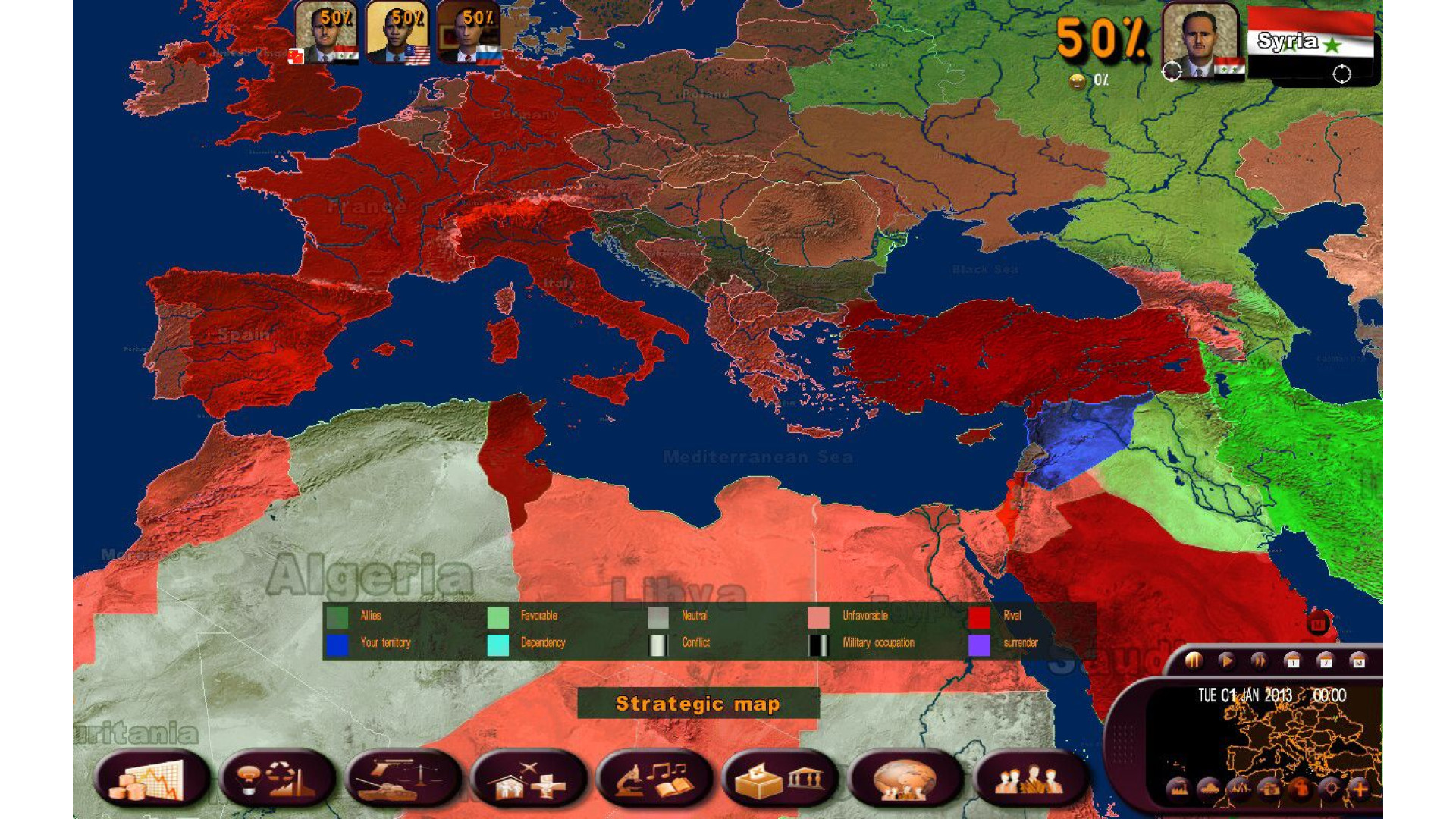Toggle the factory map filter icon
Image resolution: width=1456 pixels, height=819 pixels.
tap(1178, 789)
